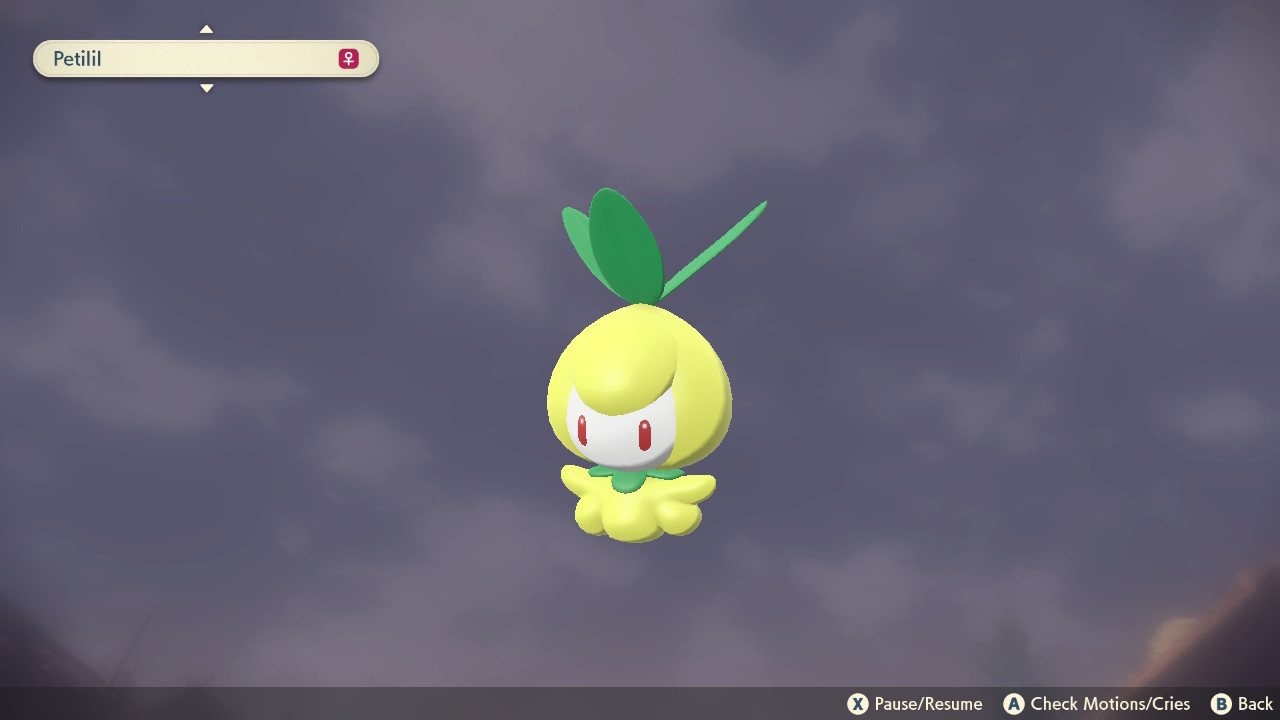Screen dimensions: 1280x720
Task: Toggle animation playback with Pause/Resume control
Action: [x=914, y=704]
